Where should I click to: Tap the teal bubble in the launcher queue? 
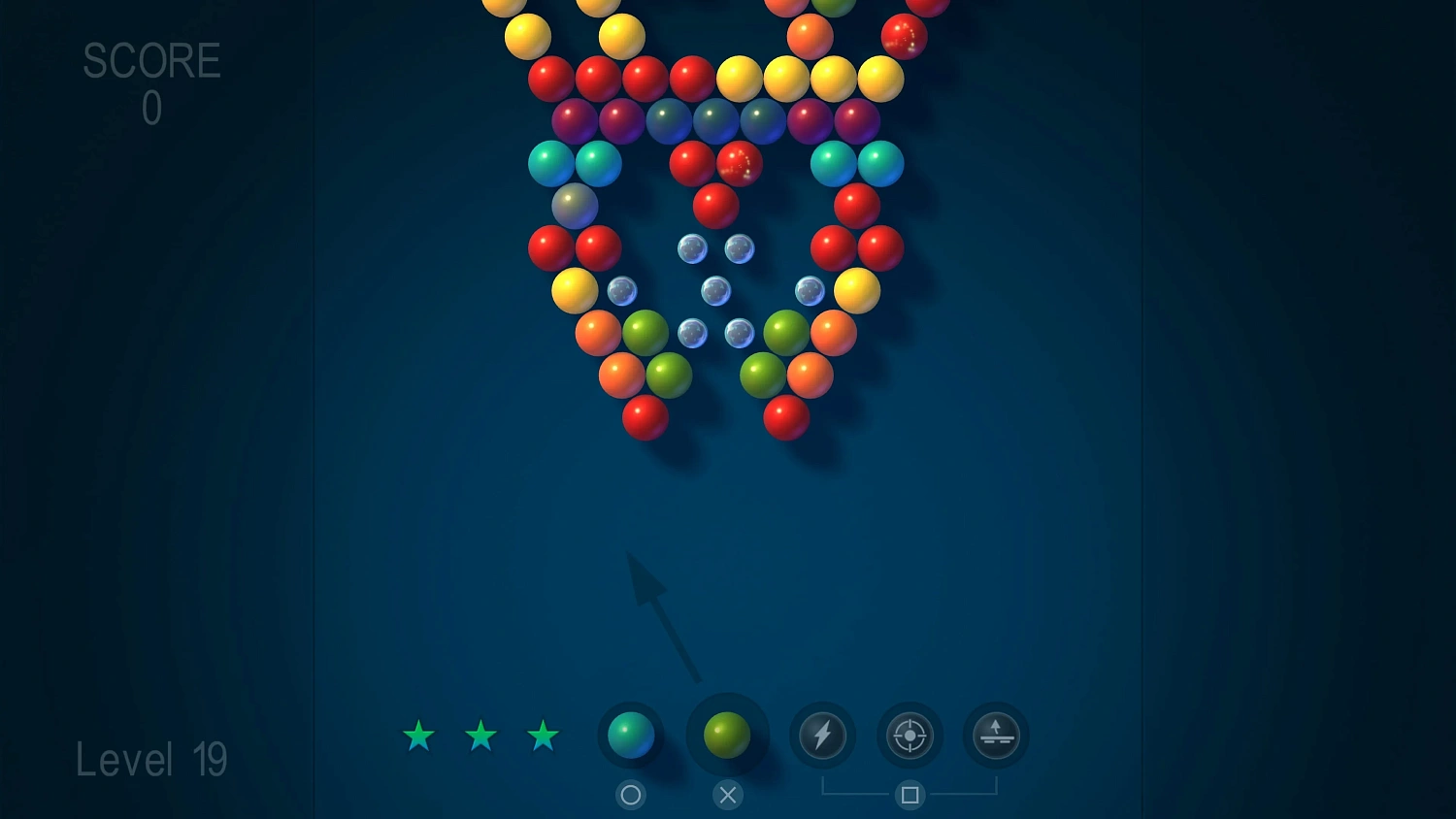click(631, 736)
